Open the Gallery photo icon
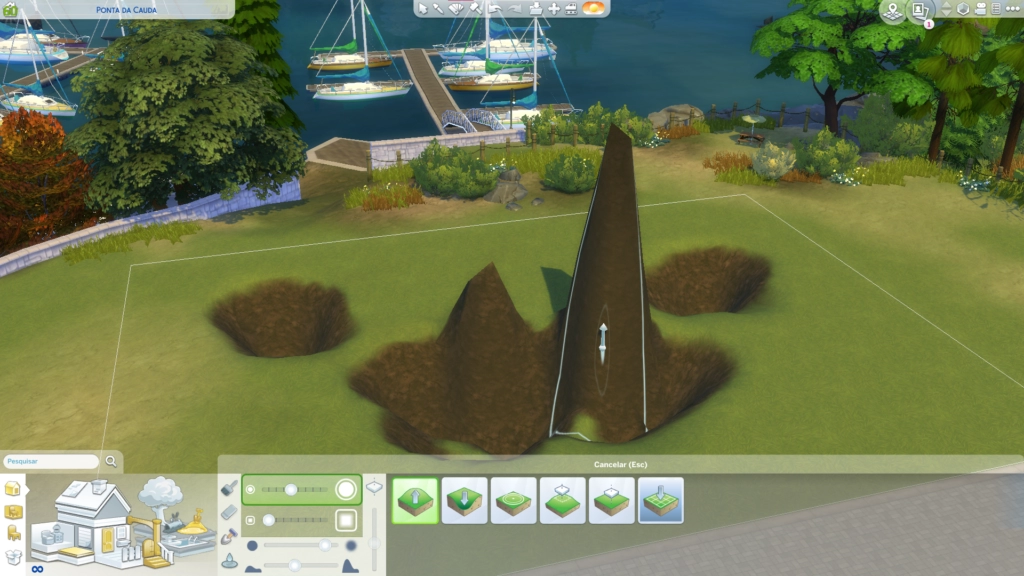The height and width of the screenshot is (576, 1024). (x=920, y=9)
